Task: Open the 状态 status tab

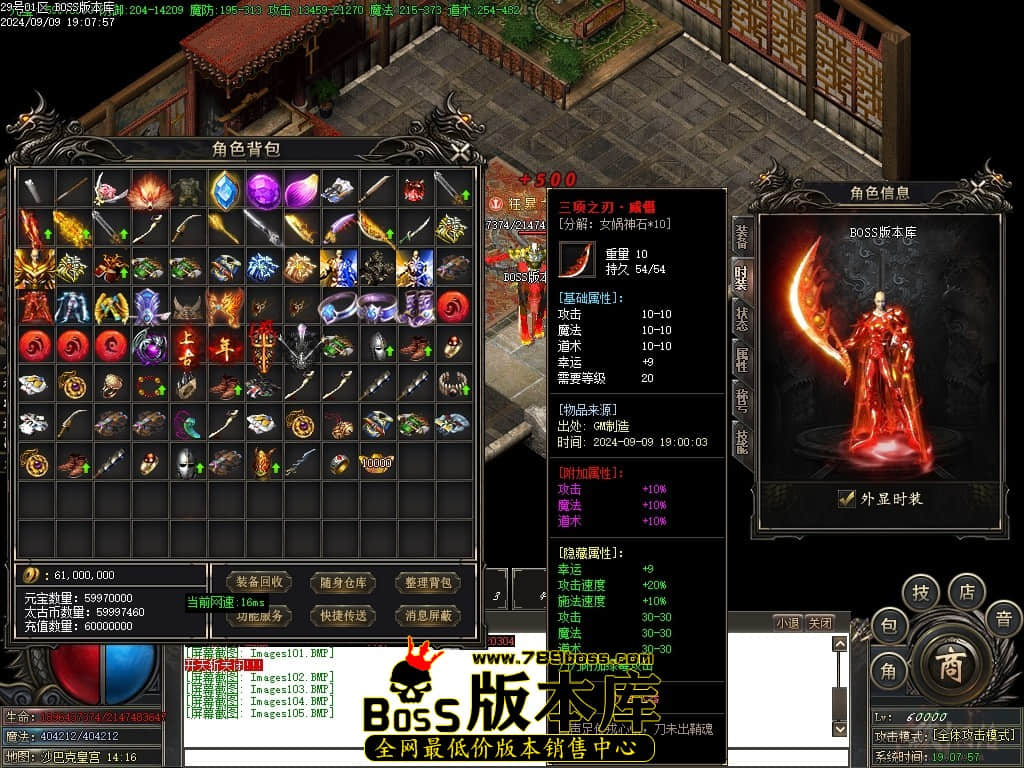Action: [741, 318]
